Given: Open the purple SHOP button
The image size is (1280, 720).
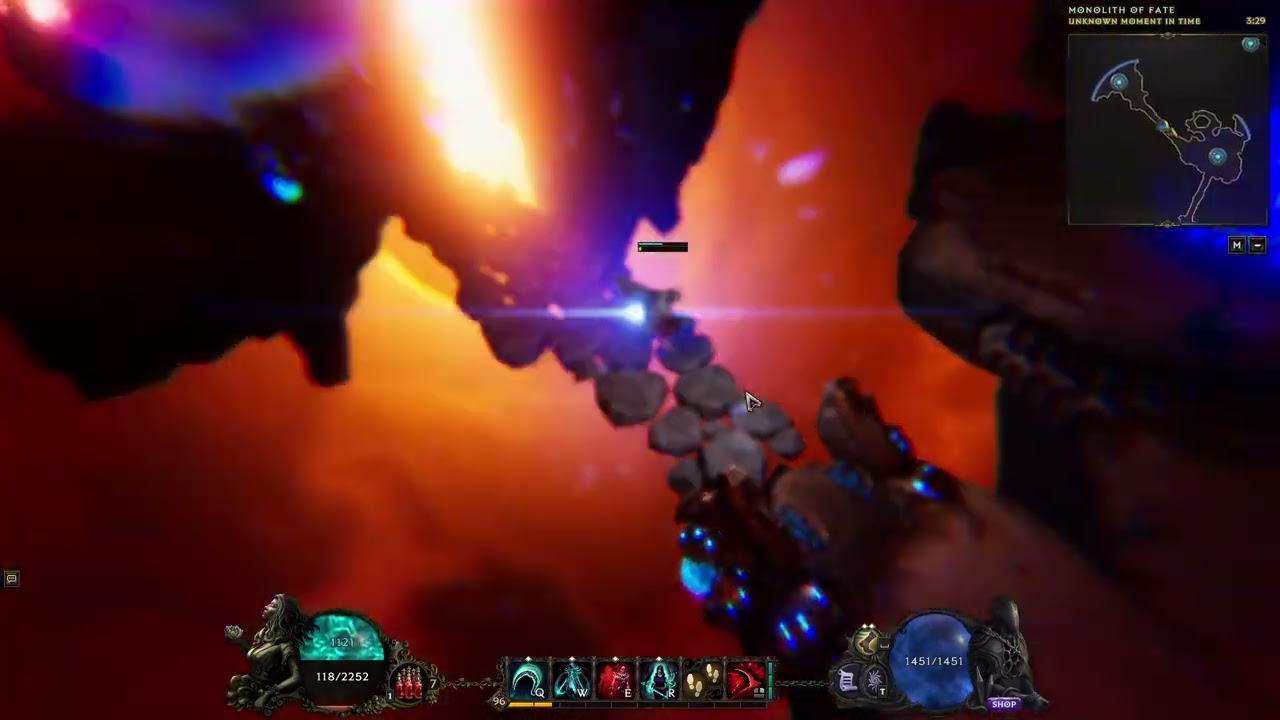Looking at the screenshot, I should (x=1004, y=704).
